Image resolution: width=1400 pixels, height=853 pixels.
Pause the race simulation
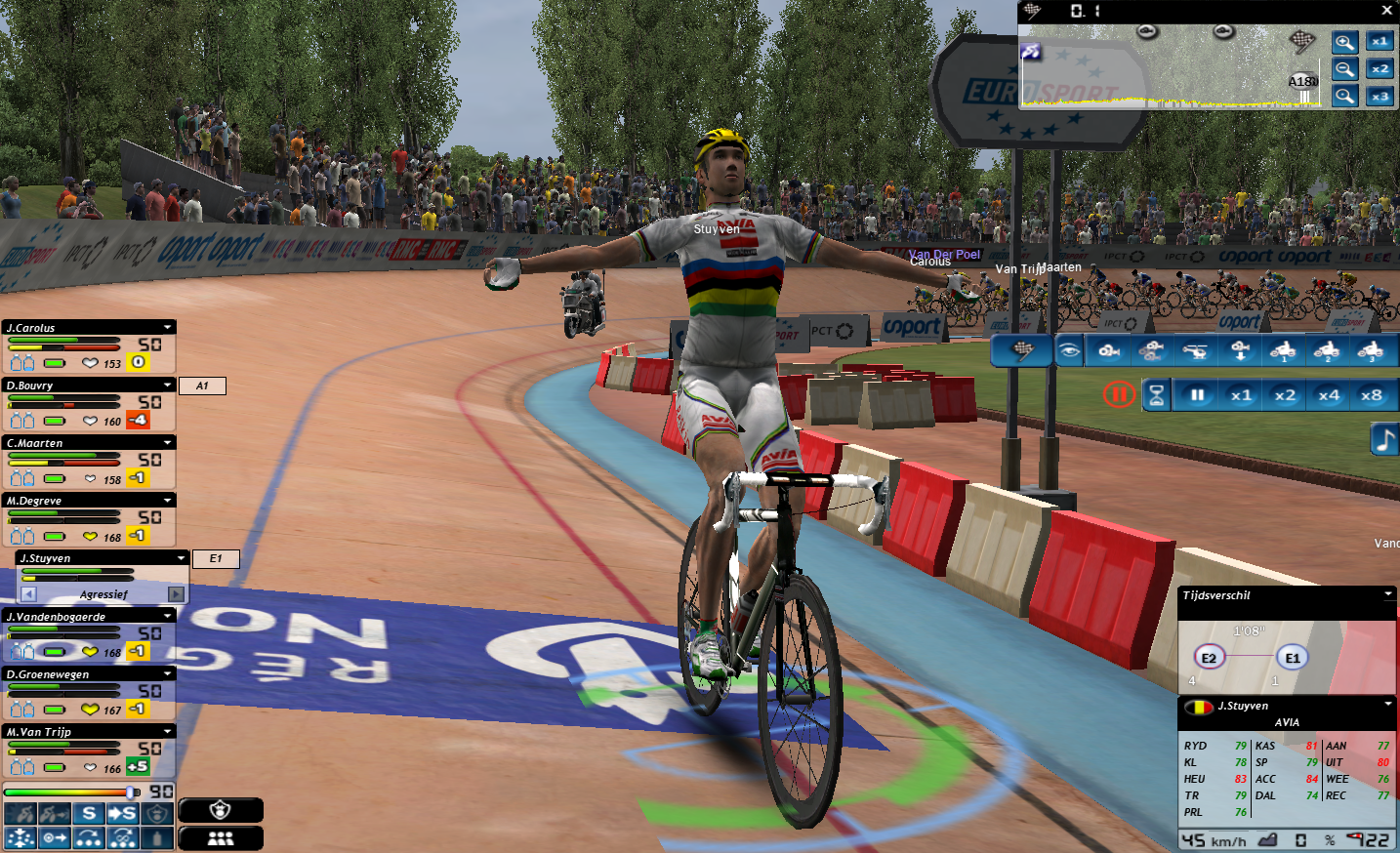pyautogui.click(x=1197, y=395)
